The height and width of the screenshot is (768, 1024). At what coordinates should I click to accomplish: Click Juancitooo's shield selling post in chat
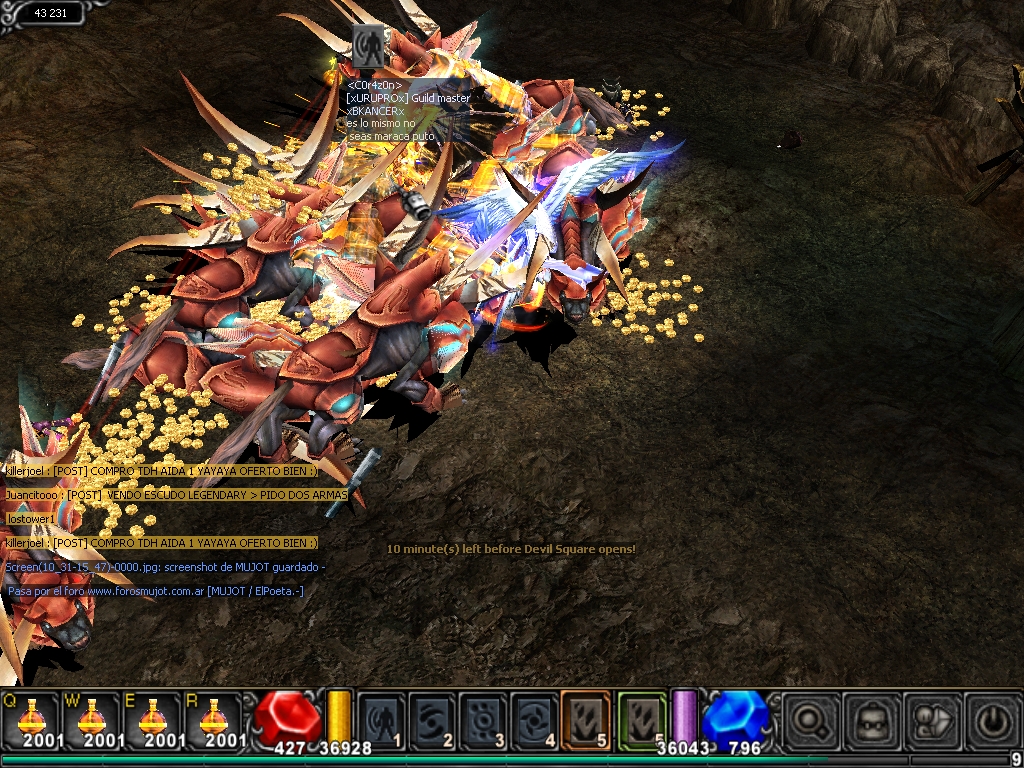176,495
